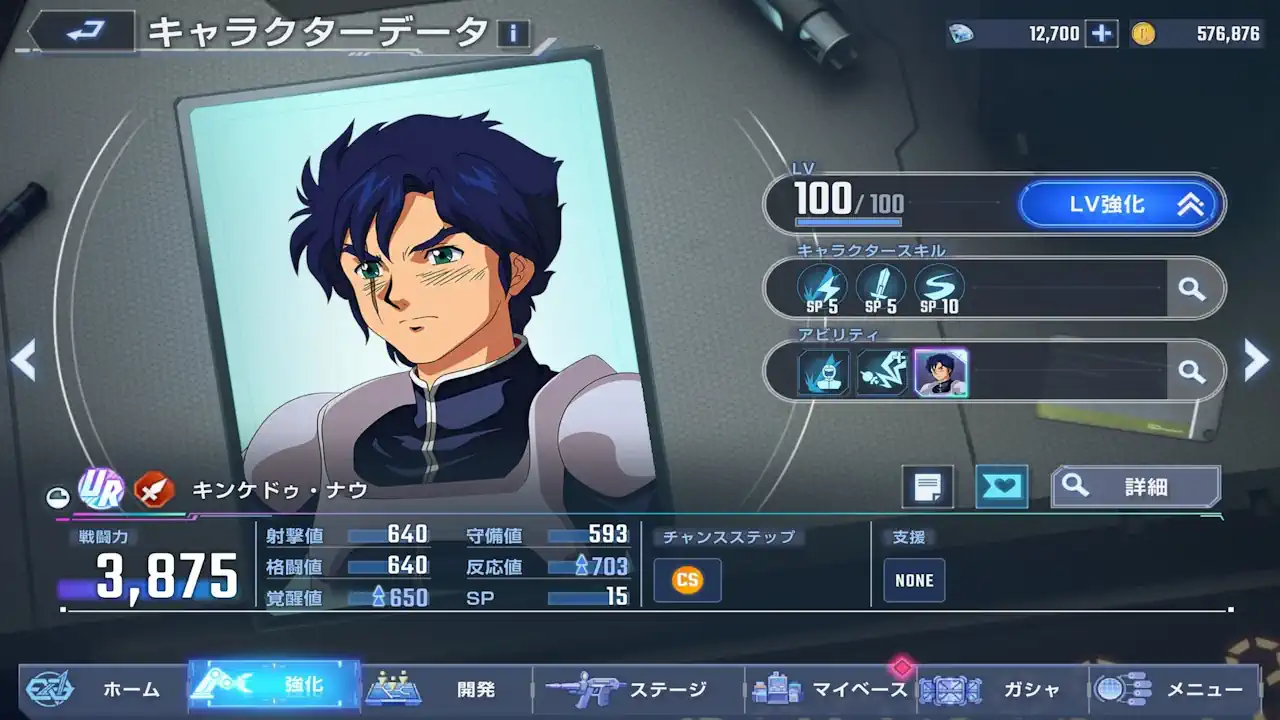
Task: Select the character portrait ability icon
Action: point(940,373)
